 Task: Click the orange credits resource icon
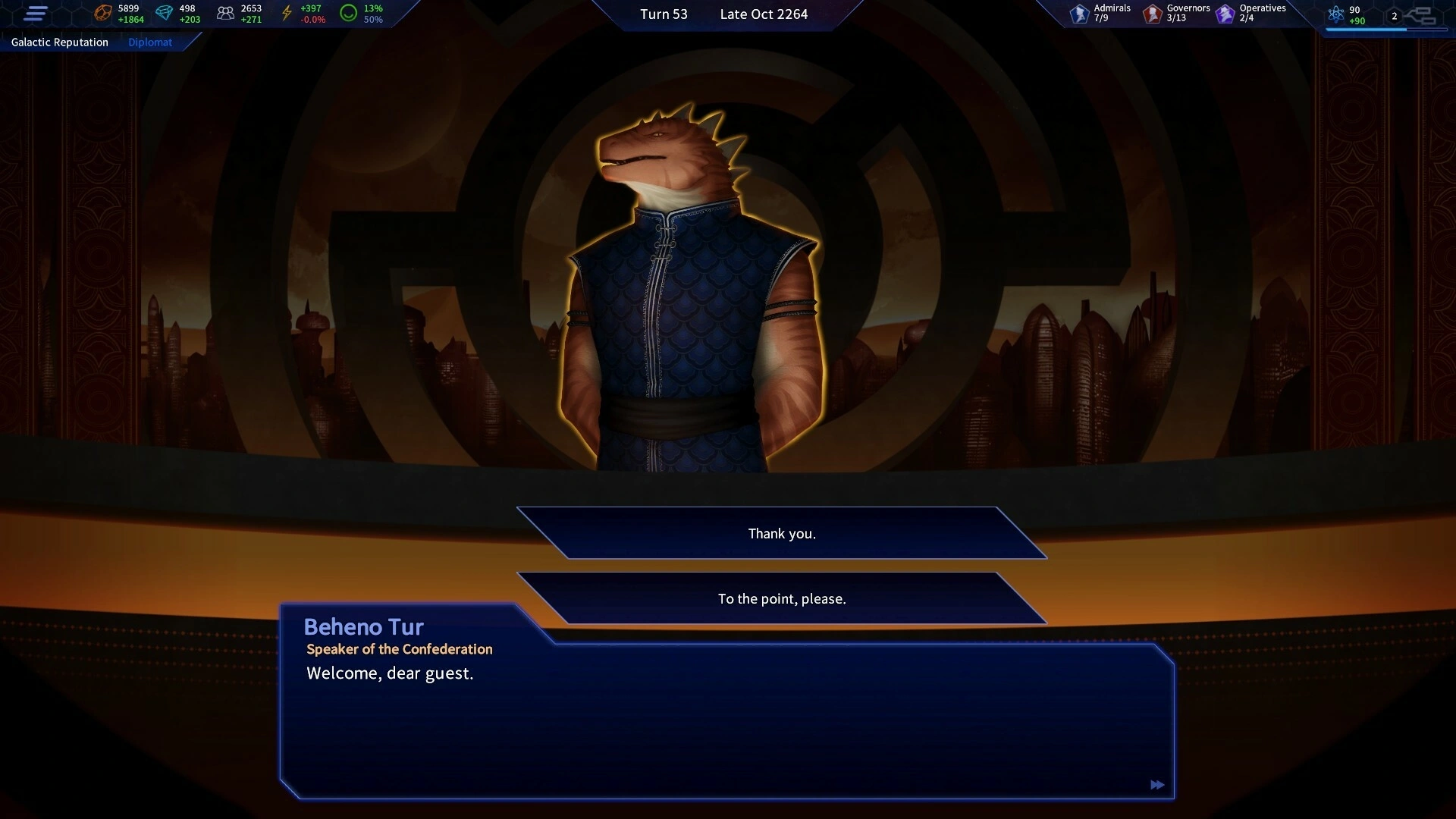pyautogui.click(x=102, y=13)
